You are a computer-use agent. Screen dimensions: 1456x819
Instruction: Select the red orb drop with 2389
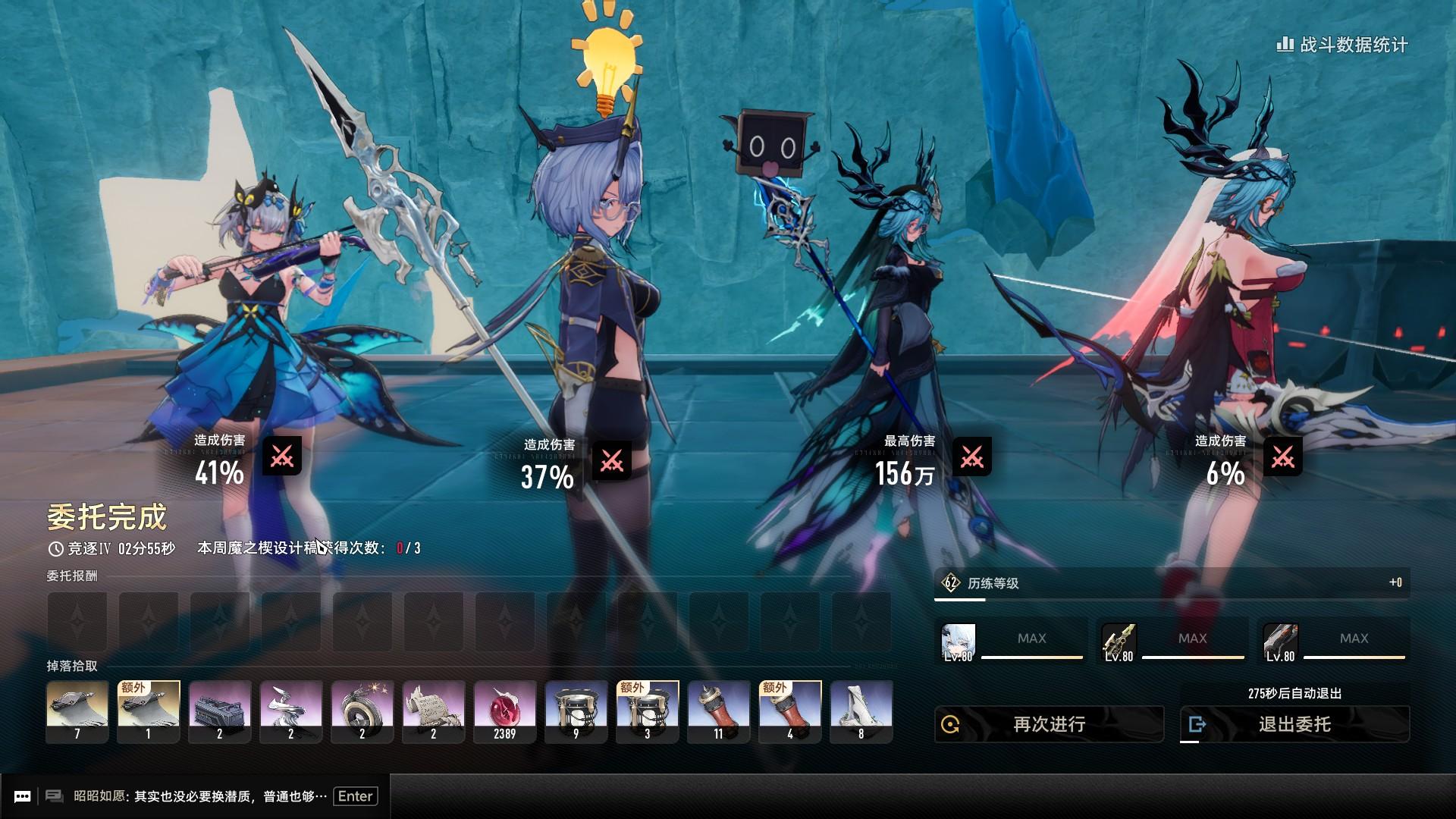tap(504, 711)
